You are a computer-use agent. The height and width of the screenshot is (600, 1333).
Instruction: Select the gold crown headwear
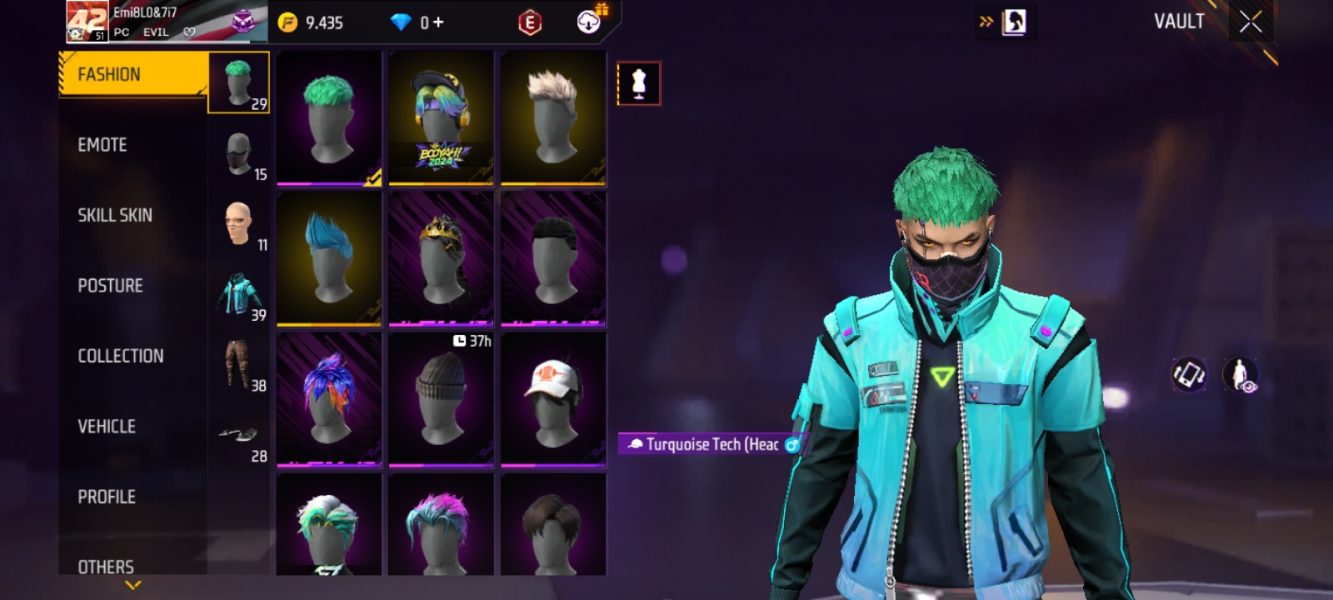(441, 258)
